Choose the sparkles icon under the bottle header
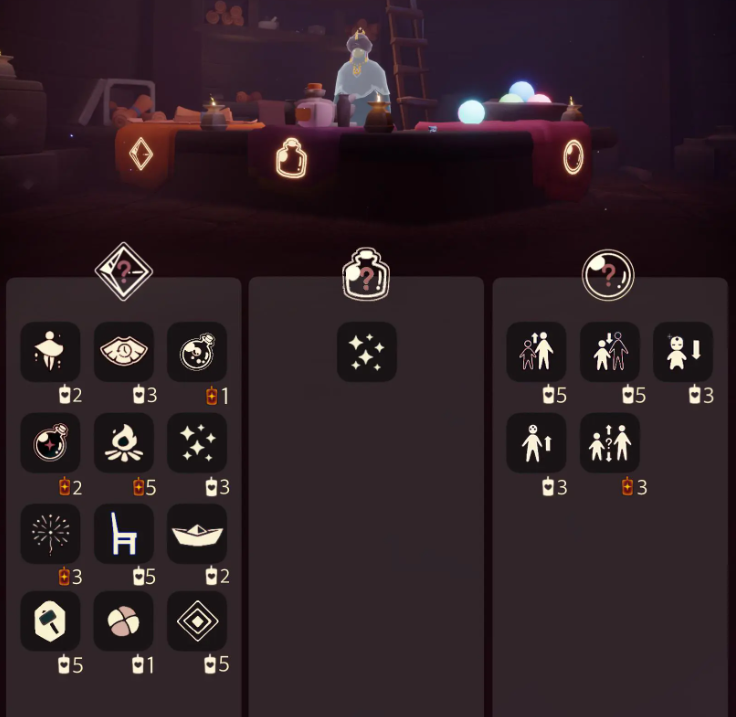 coord(367,352)
